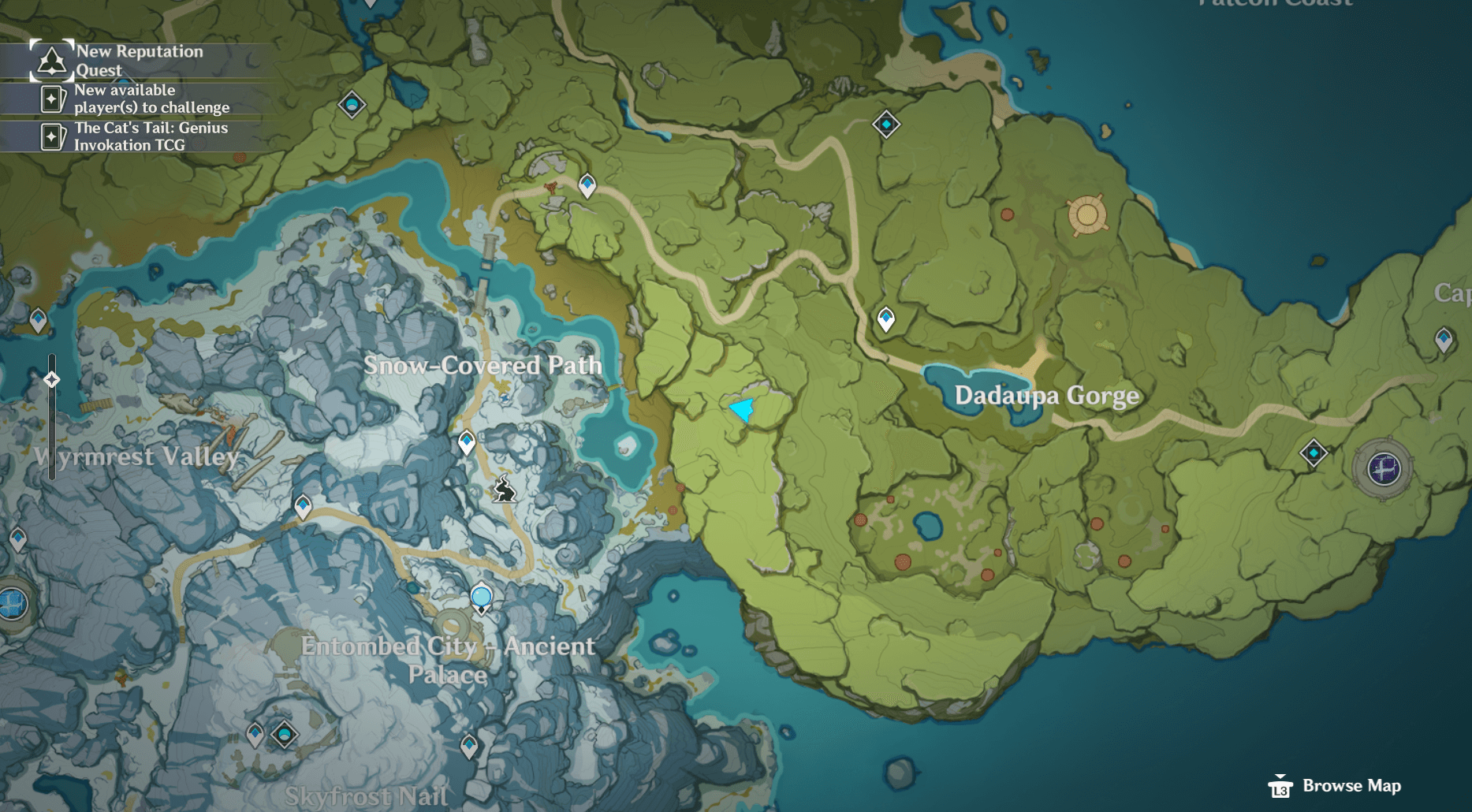Select the card icon beside Genius Invokation TCG notification
The image size is (1472, 812).
tap(52, 136)
